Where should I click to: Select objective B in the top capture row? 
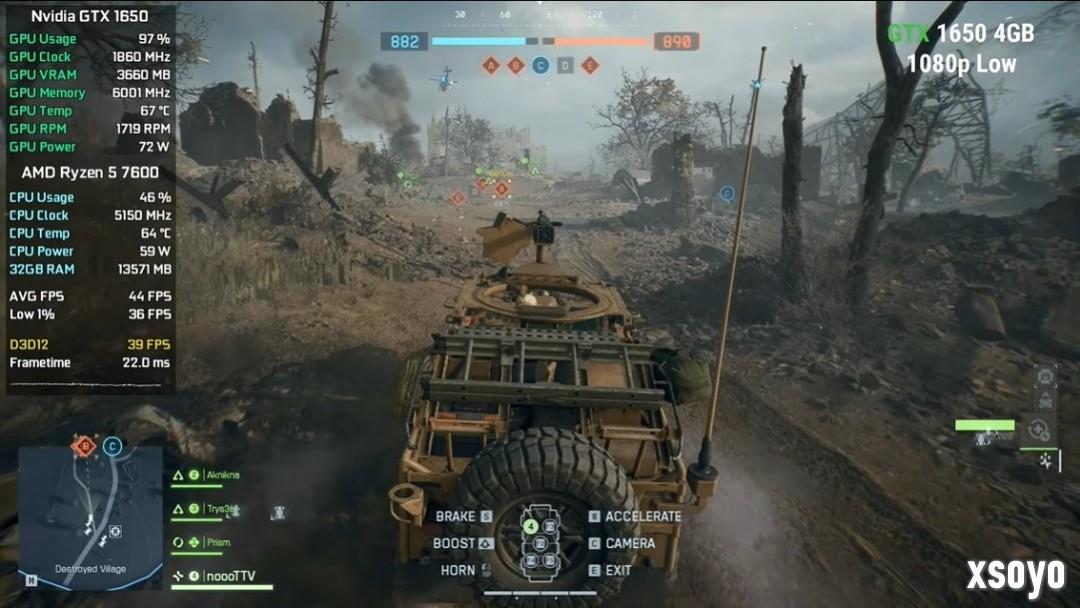click(515, 66)
